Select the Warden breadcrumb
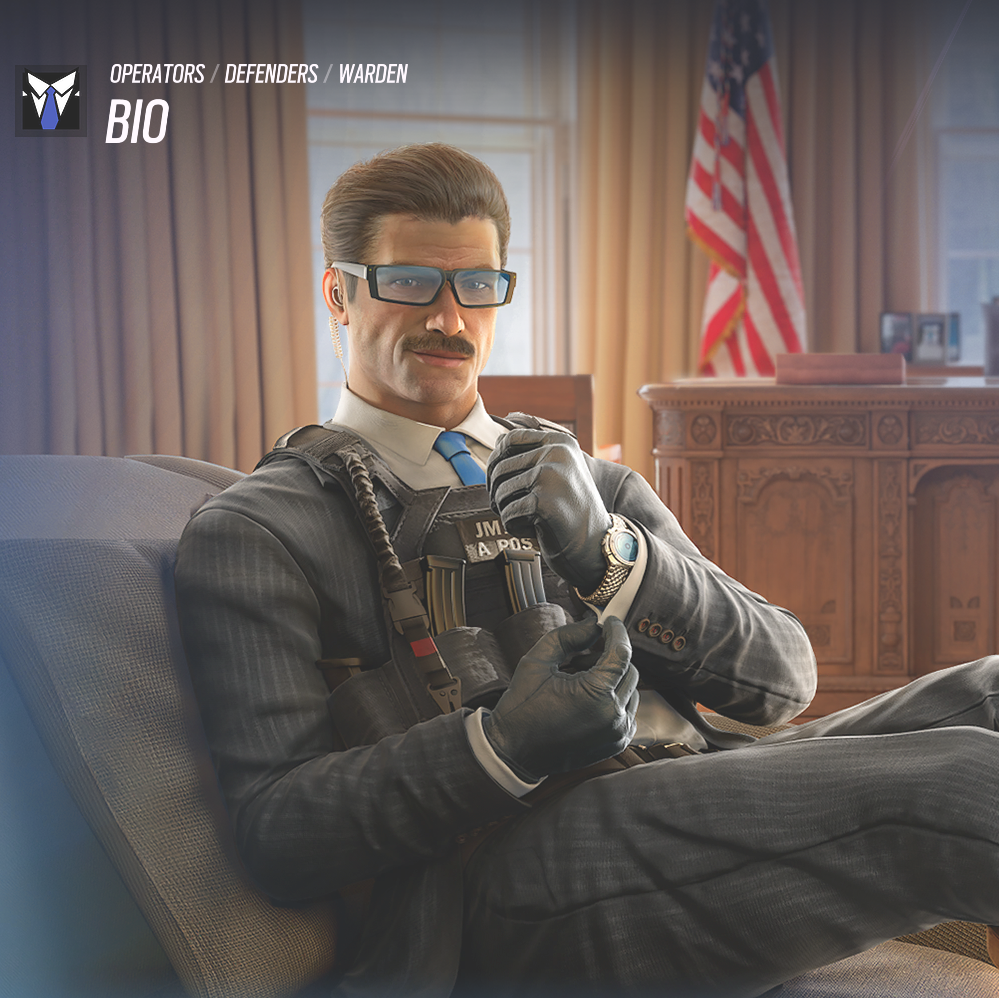The width and height of the screenshot is (999, 998). tap(373, 74)
